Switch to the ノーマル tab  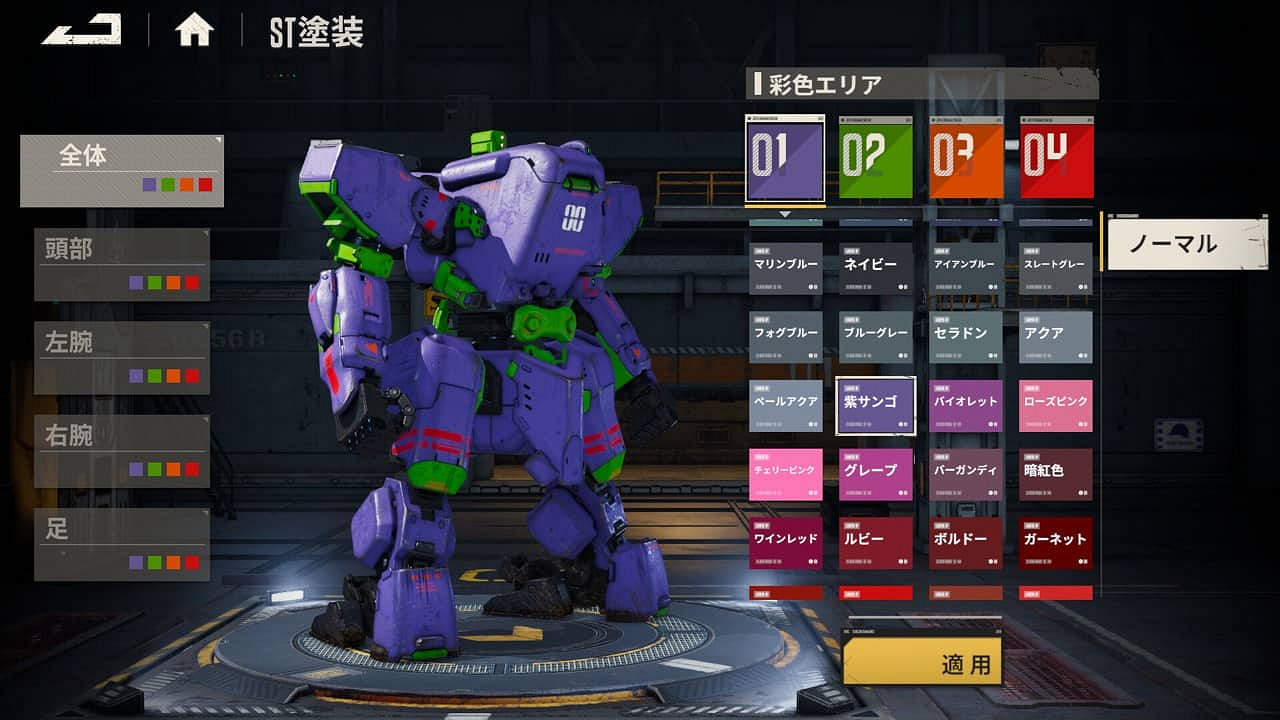[x=1190, y=242]
